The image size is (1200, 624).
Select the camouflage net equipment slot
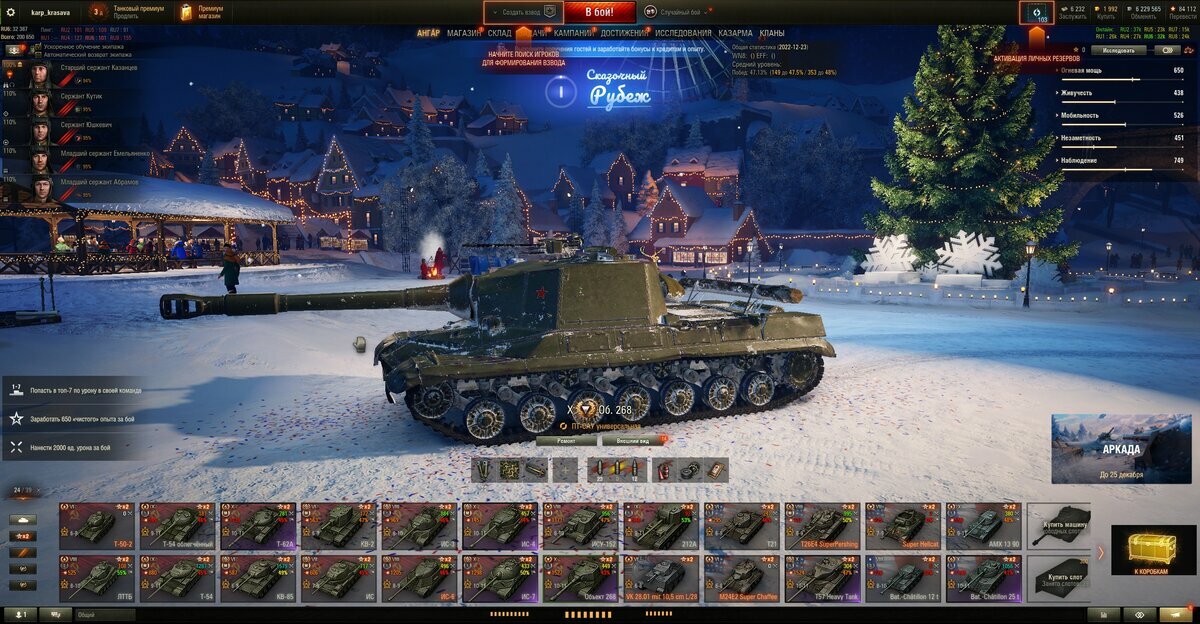(510, 470)
